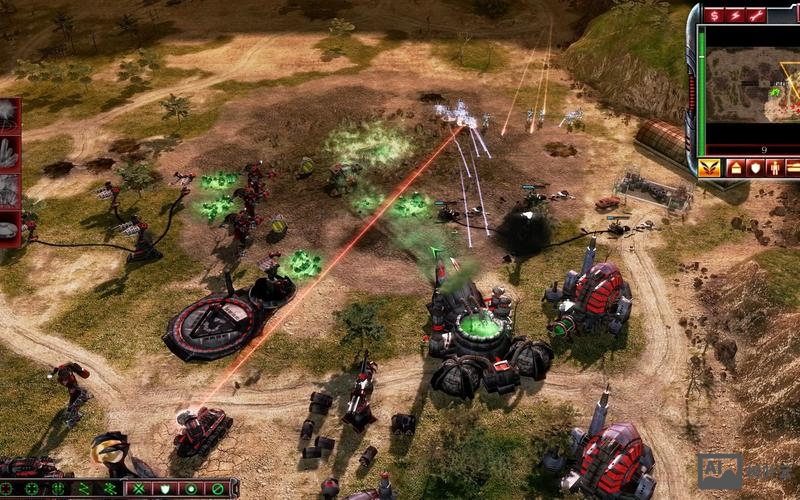This screenshot has width=800, height=500.
Task: Select the crystal support power on the sidebar
Action: pyautogui.click(x=8, y=152)
